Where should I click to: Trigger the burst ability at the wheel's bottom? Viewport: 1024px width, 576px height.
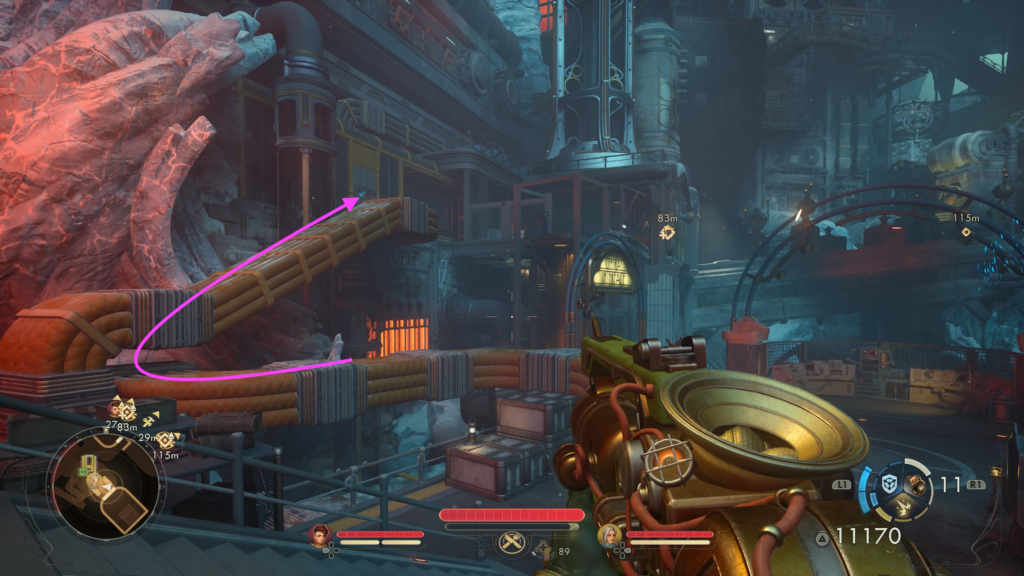point(903,507)
